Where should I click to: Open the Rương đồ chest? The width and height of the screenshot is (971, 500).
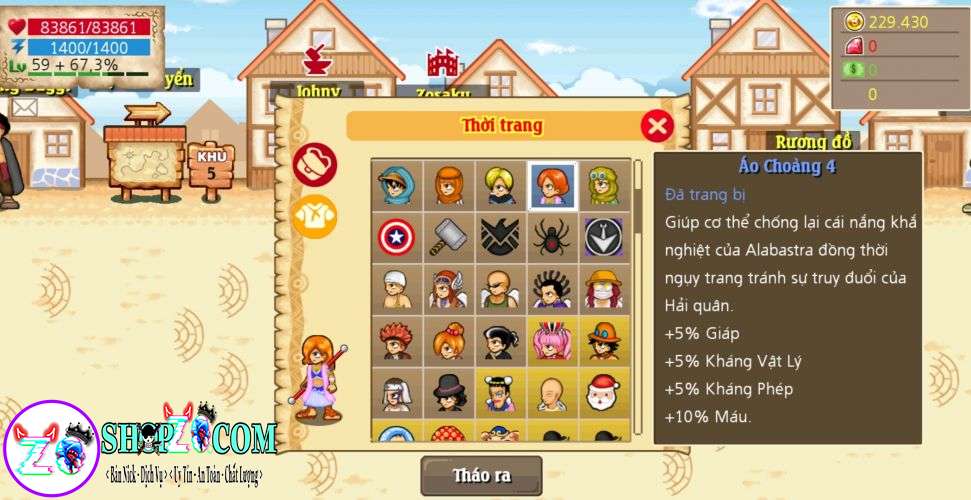point(815,141)
